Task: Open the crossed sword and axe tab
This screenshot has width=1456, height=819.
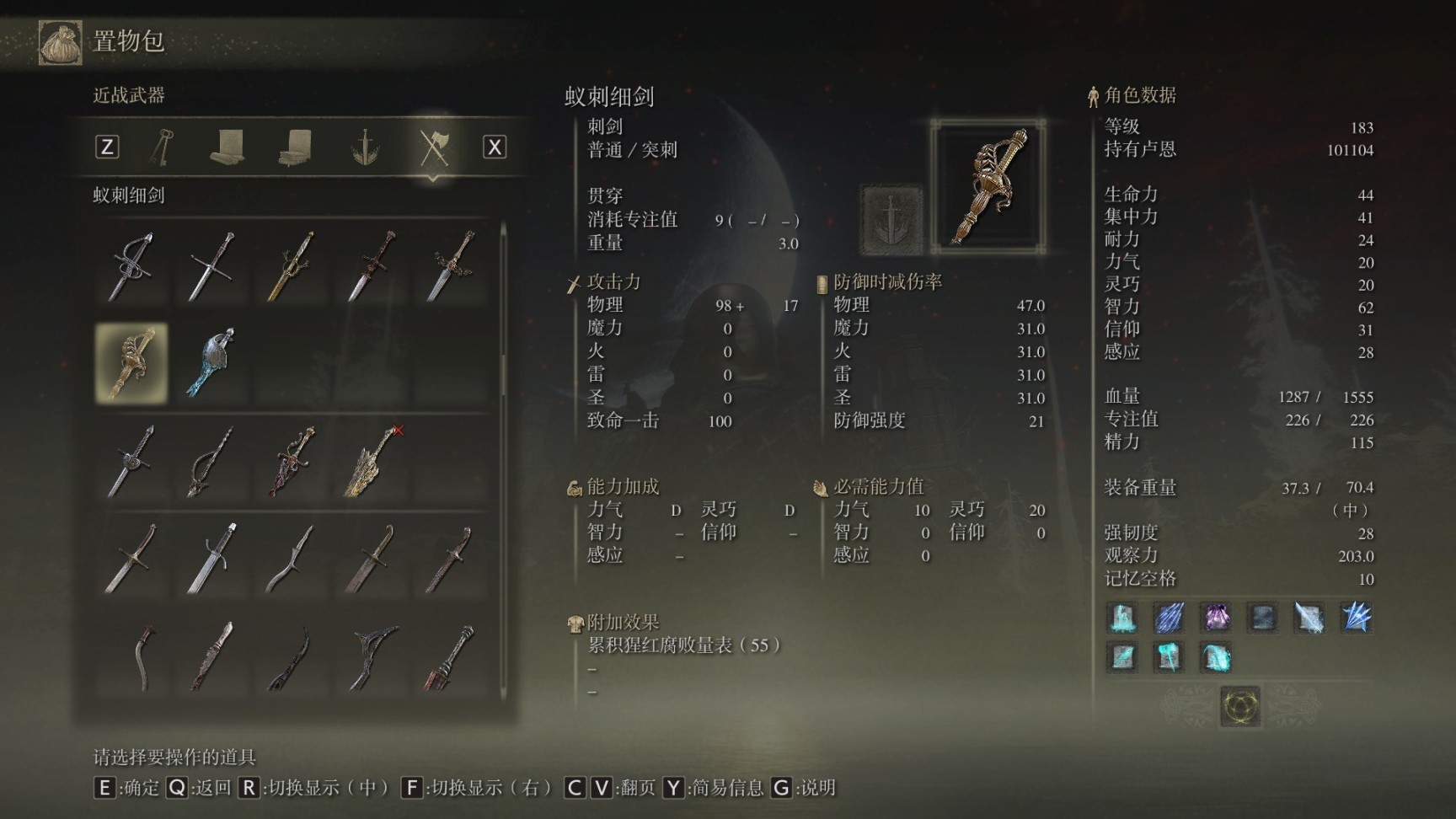Action: tap(434, 147)
